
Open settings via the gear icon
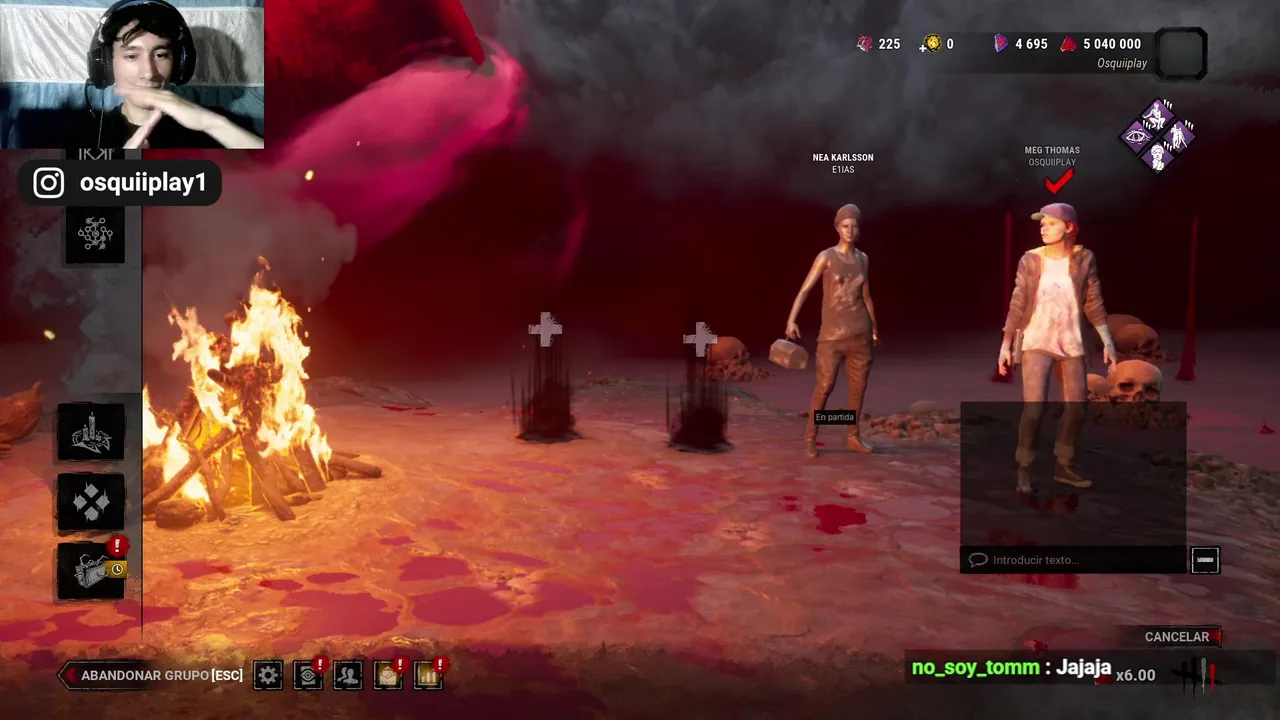pos(268,676)
